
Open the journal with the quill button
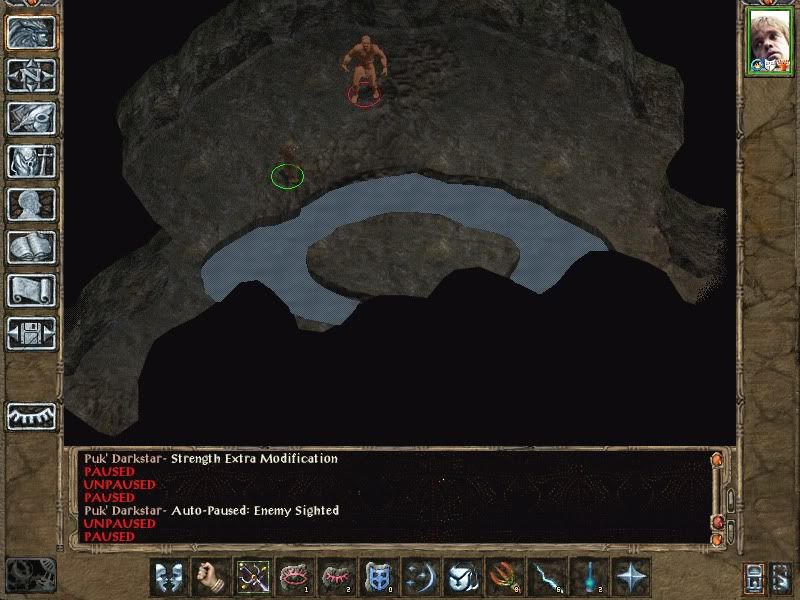(31, 119)
